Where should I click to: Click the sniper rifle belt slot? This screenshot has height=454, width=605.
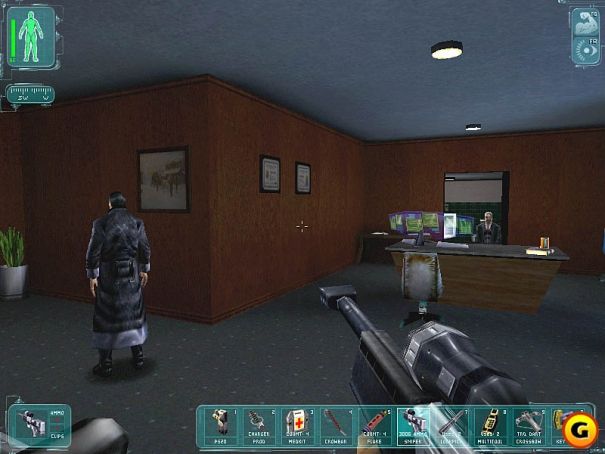coord(412,425)
